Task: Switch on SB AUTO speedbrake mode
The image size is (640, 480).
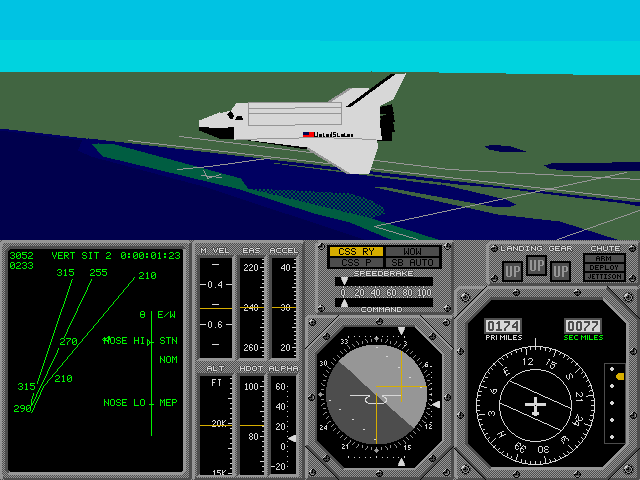Action: (x=406, y=263)
